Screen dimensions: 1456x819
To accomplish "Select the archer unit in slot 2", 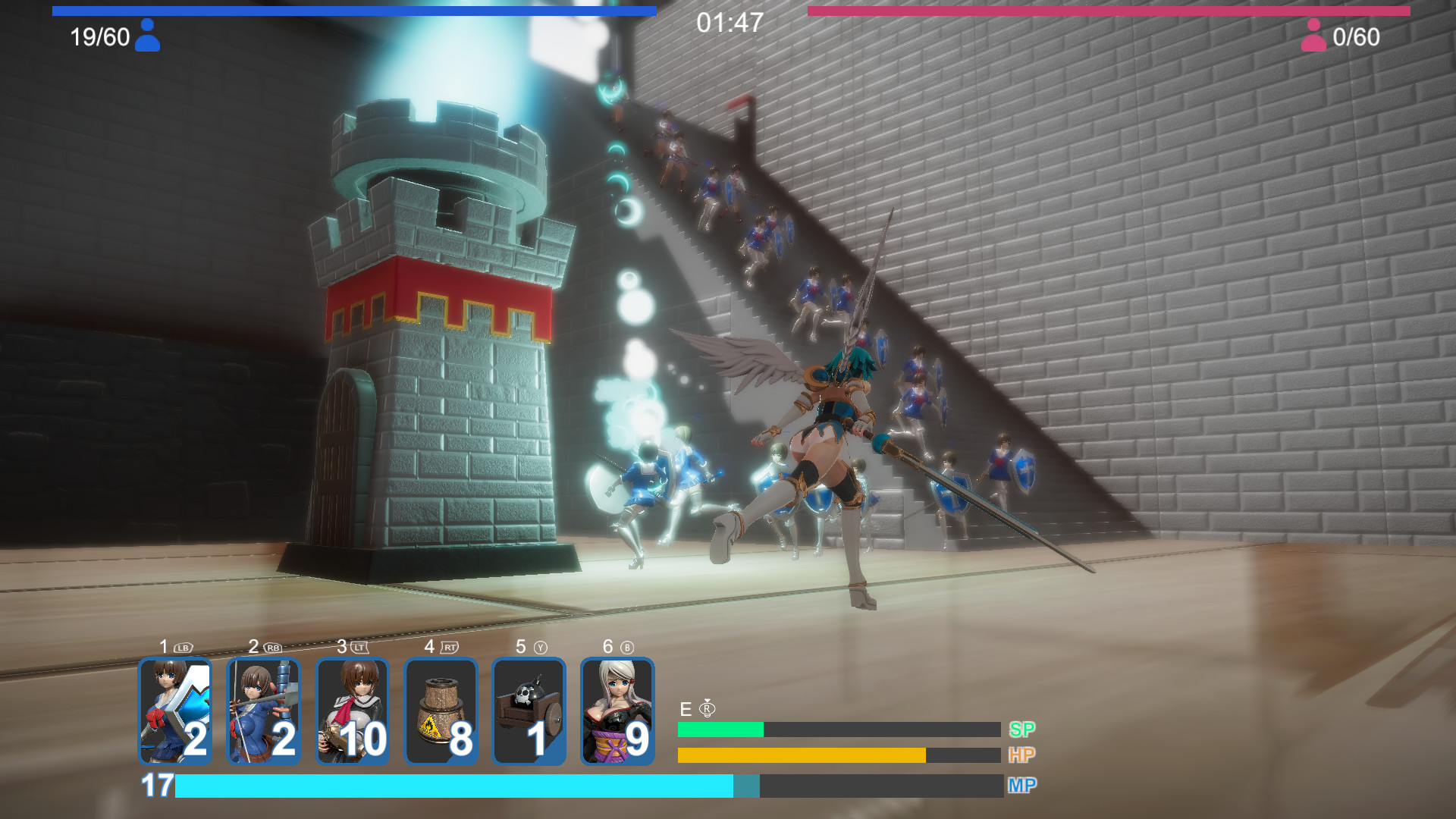I will click(x=264, y=711).
